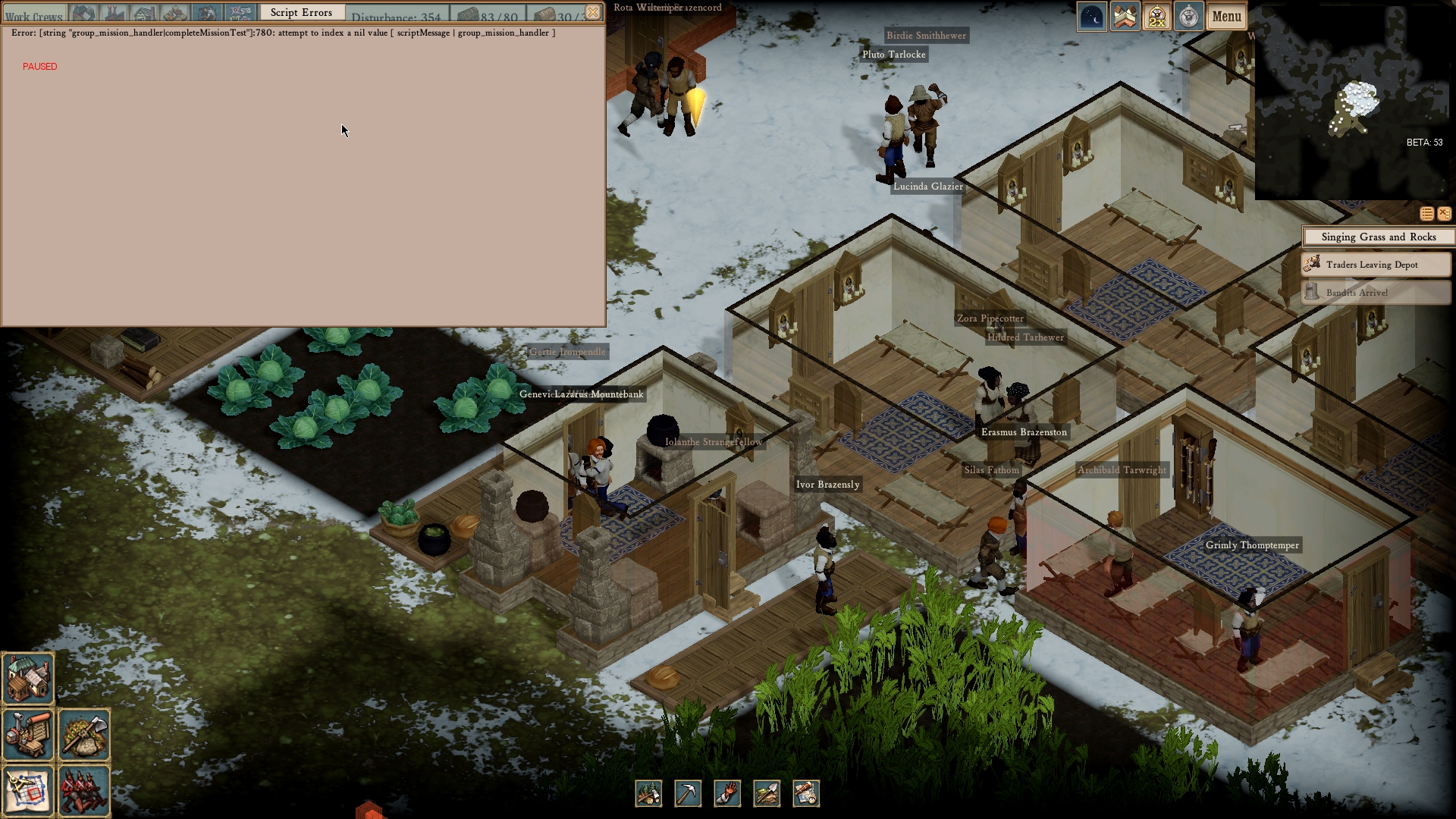1456x819 pixels.
Task: Open the buildings construction menu
Action: (x=28, y=679)
